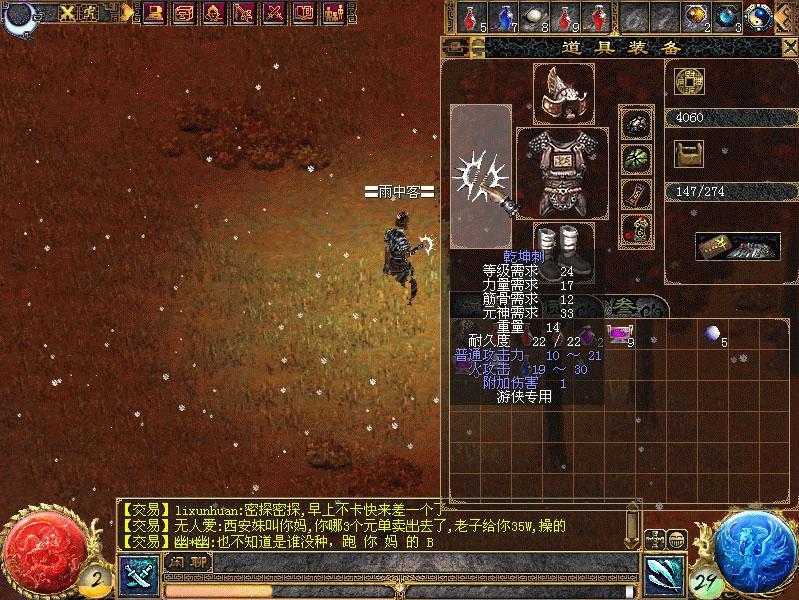Click the crossed swords button beside chat
Image resolution: width=799 pixels, height=600 pixels.
coord(137,573)
